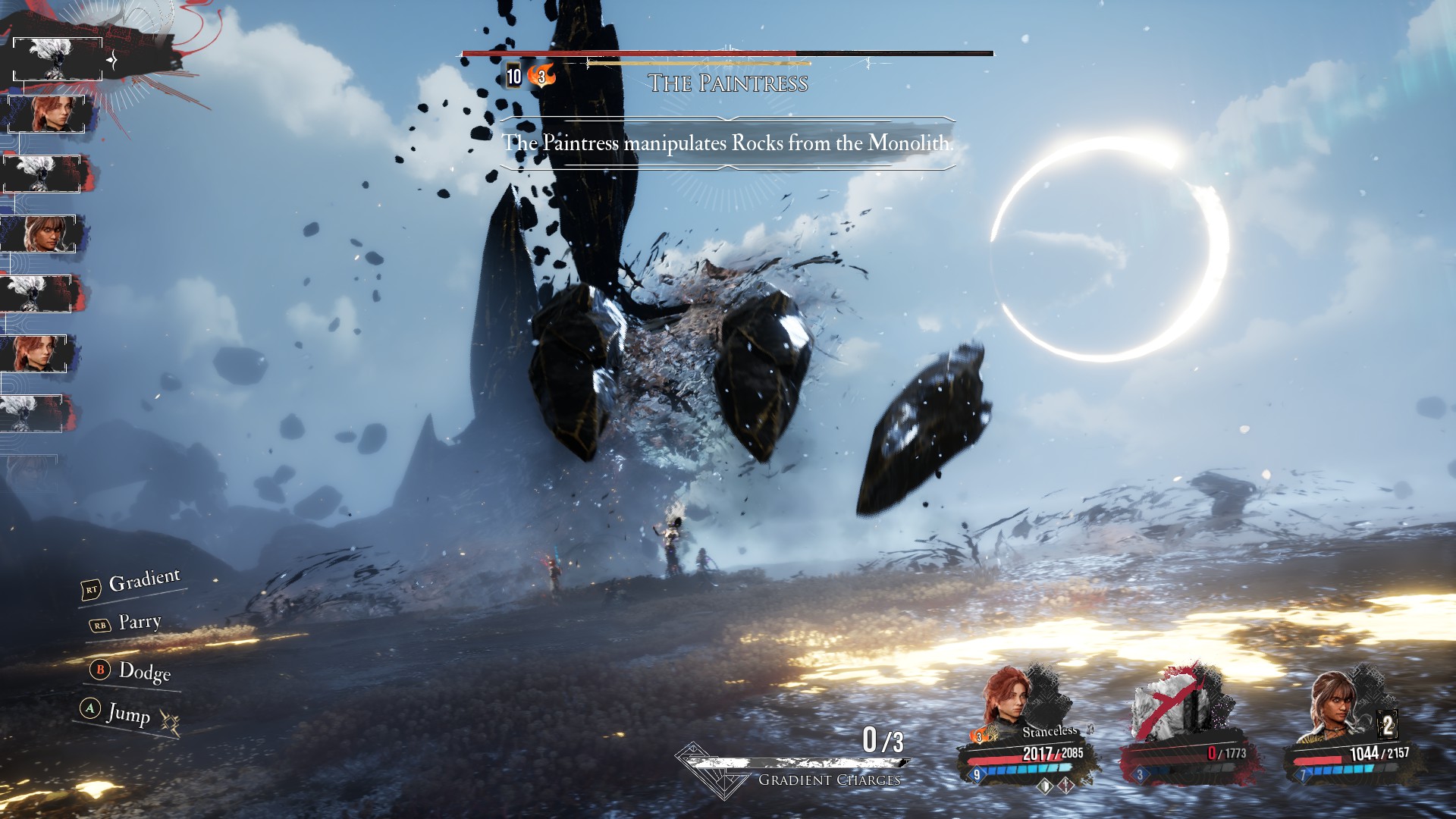The image size is (1456, 819).
Task: Inspect the burn status icon on the Paintress
Action: coord(541,76)
